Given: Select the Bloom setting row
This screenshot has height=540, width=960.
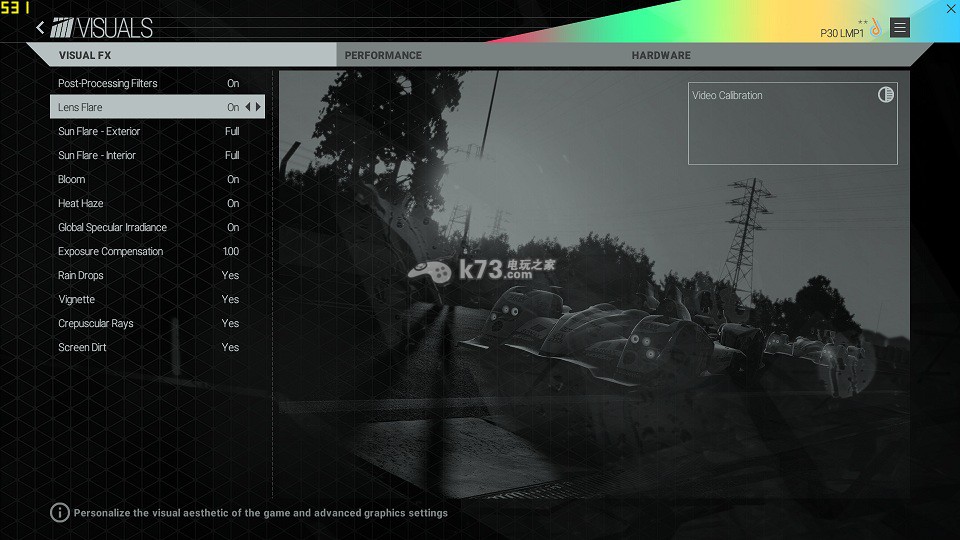Looking at the screenshot, I should (150, 179).
